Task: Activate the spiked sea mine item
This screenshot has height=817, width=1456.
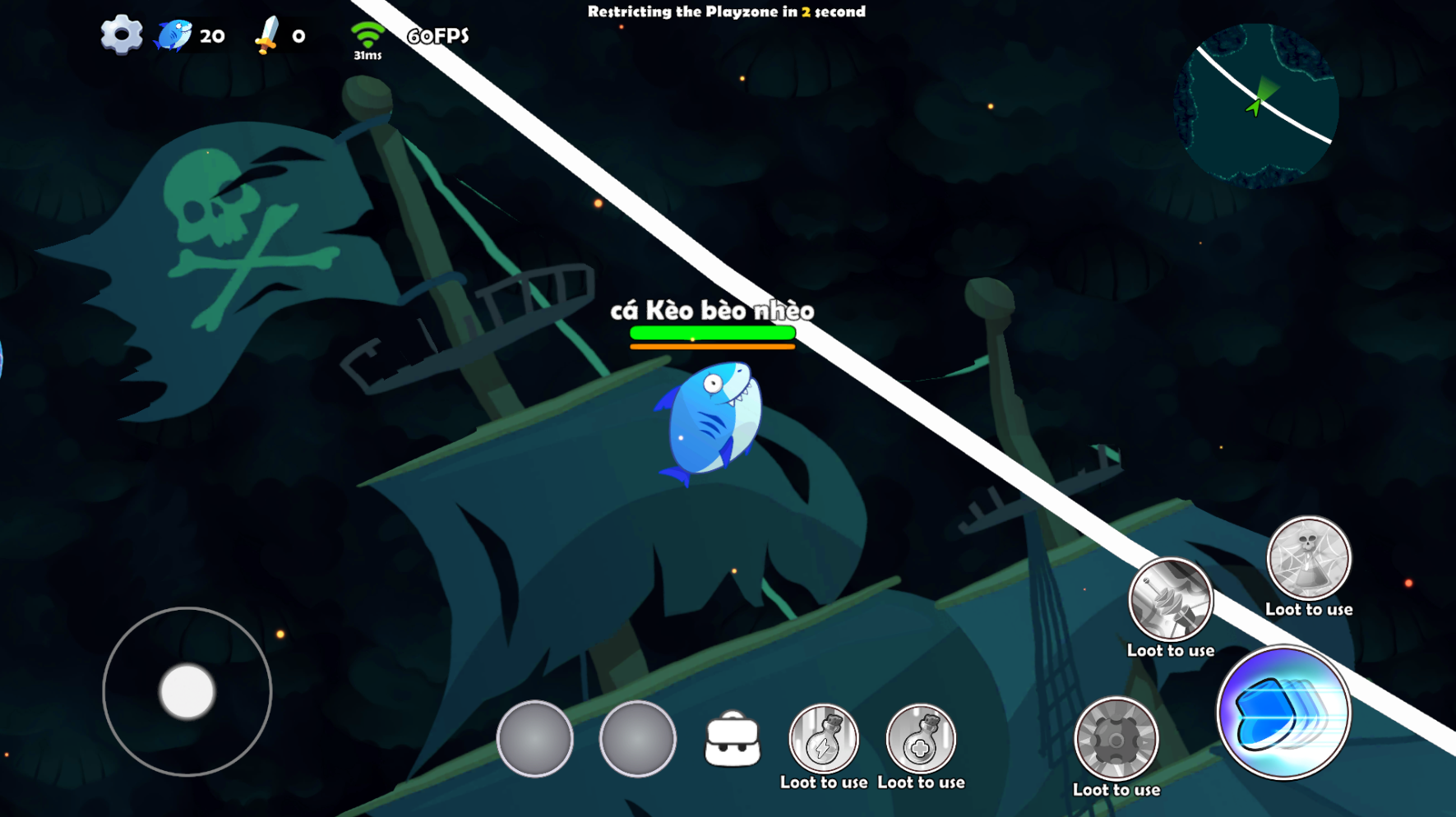Action: (1116, 739)
